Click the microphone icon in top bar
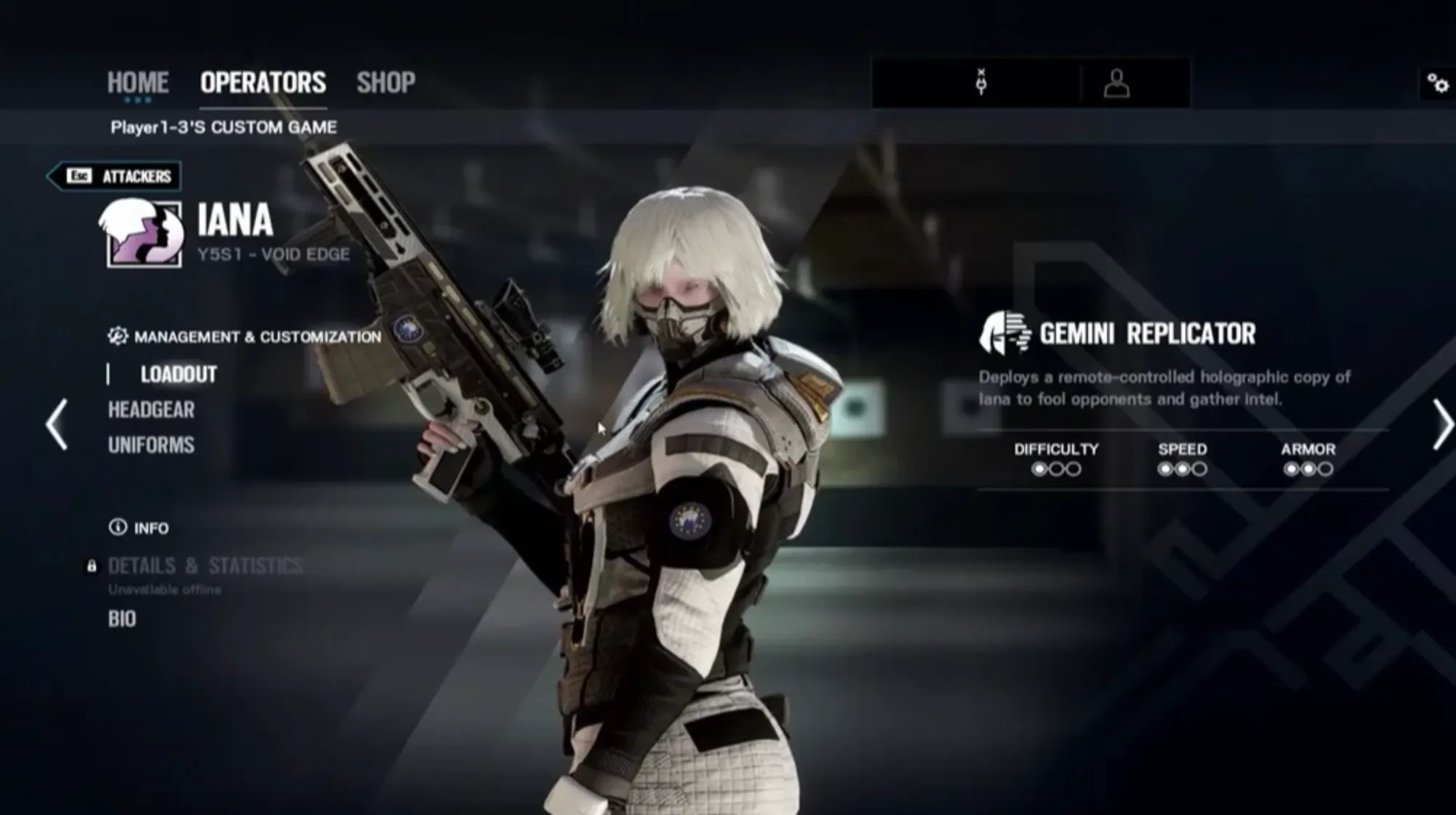This screenshot has width=1456, height=815. [981, 83]
